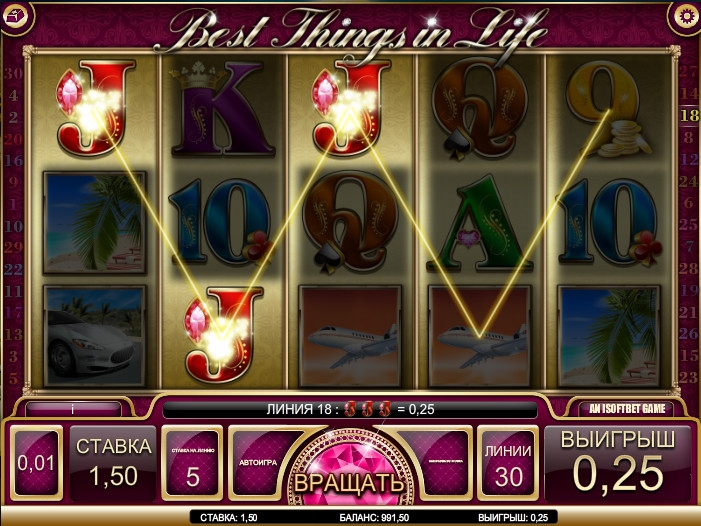Image resolution: width=701 pixels, height=526 pixels.
Task: Go to lobby with the home icon
Action: pyautogui.click(x=14, y=15)
